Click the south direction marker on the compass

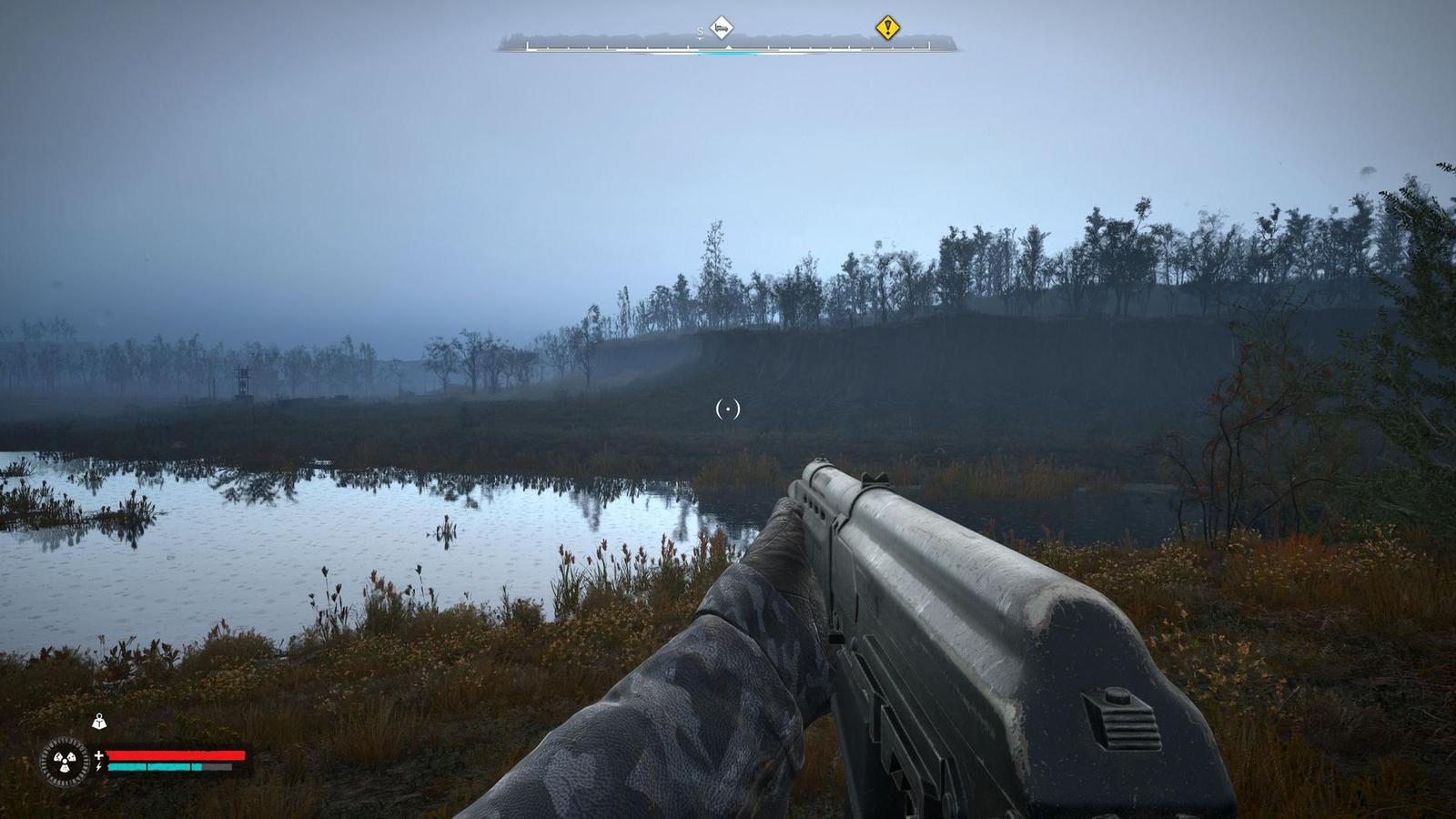[700, 30]
